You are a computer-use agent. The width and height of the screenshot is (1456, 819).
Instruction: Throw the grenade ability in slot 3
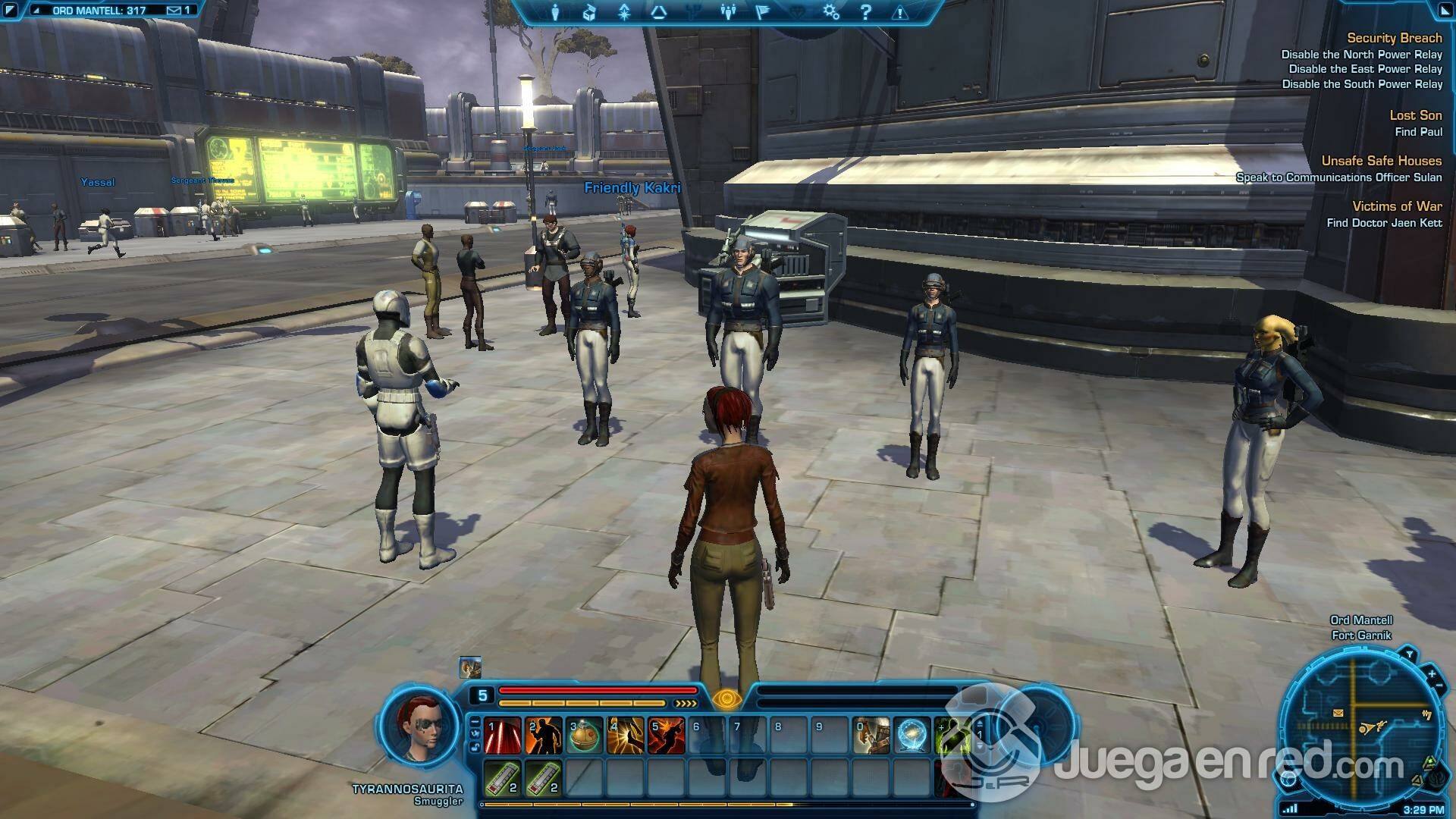click(x=585, y=736)
